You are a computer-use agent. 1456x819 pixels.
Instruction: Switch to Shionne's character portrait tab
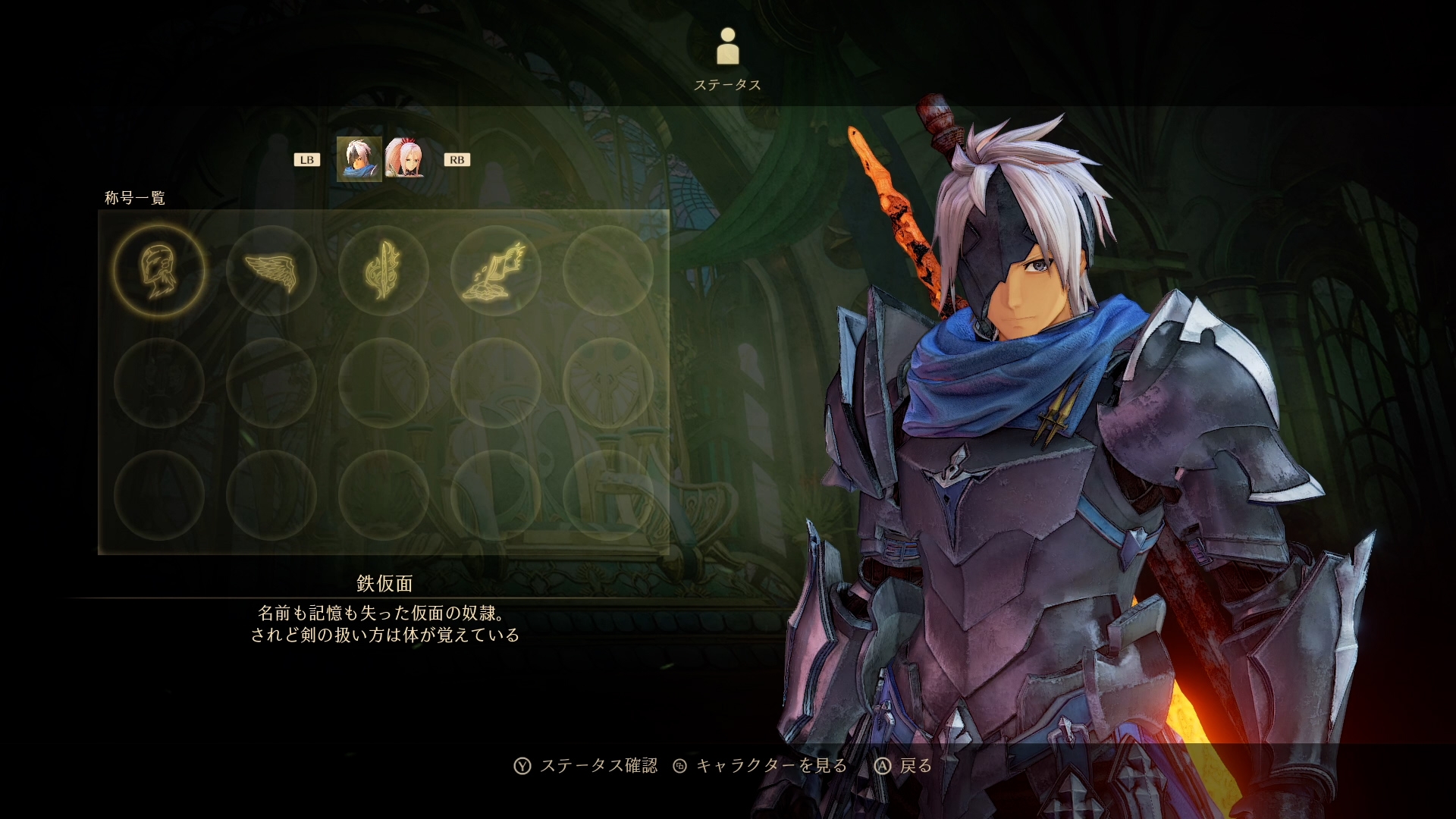(406, 159)
